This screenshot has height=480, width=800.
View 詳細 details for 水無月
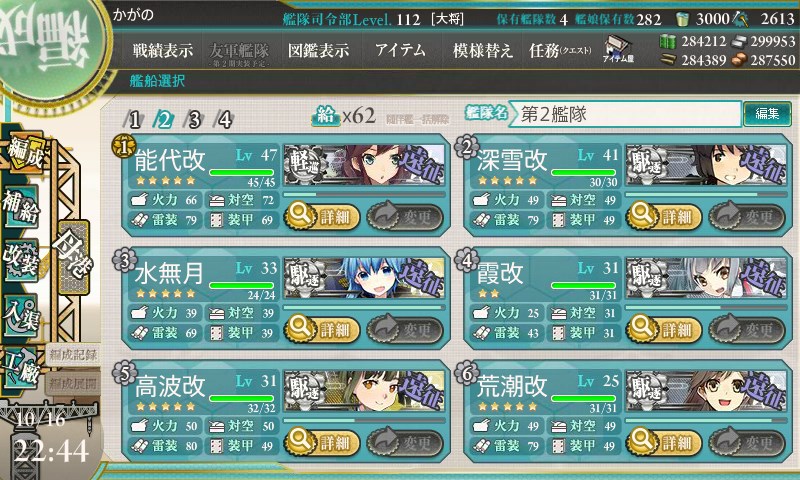click(x=321, y=328)
